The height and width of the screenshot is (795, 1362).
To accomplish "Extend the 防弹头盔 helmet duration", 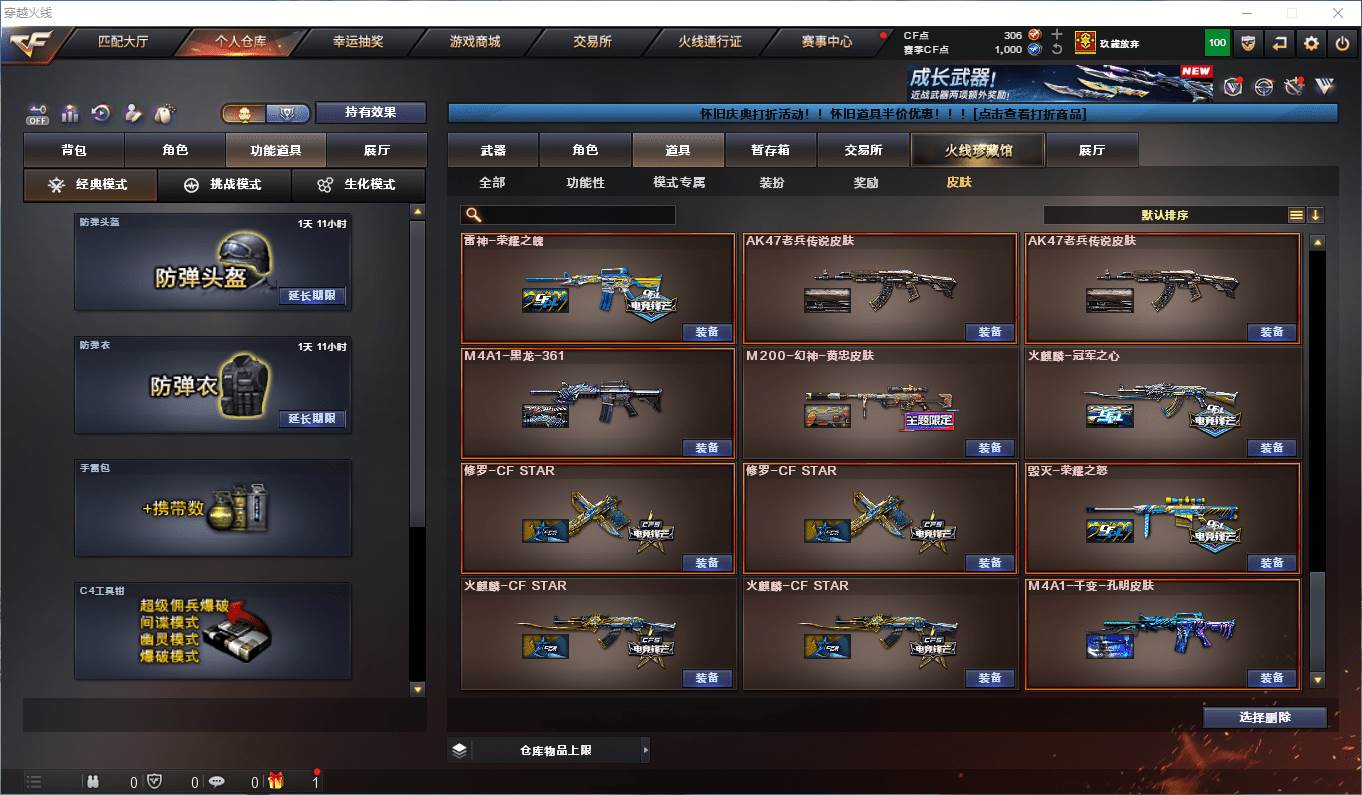I will pyautogui.click(x=312, y=296).
